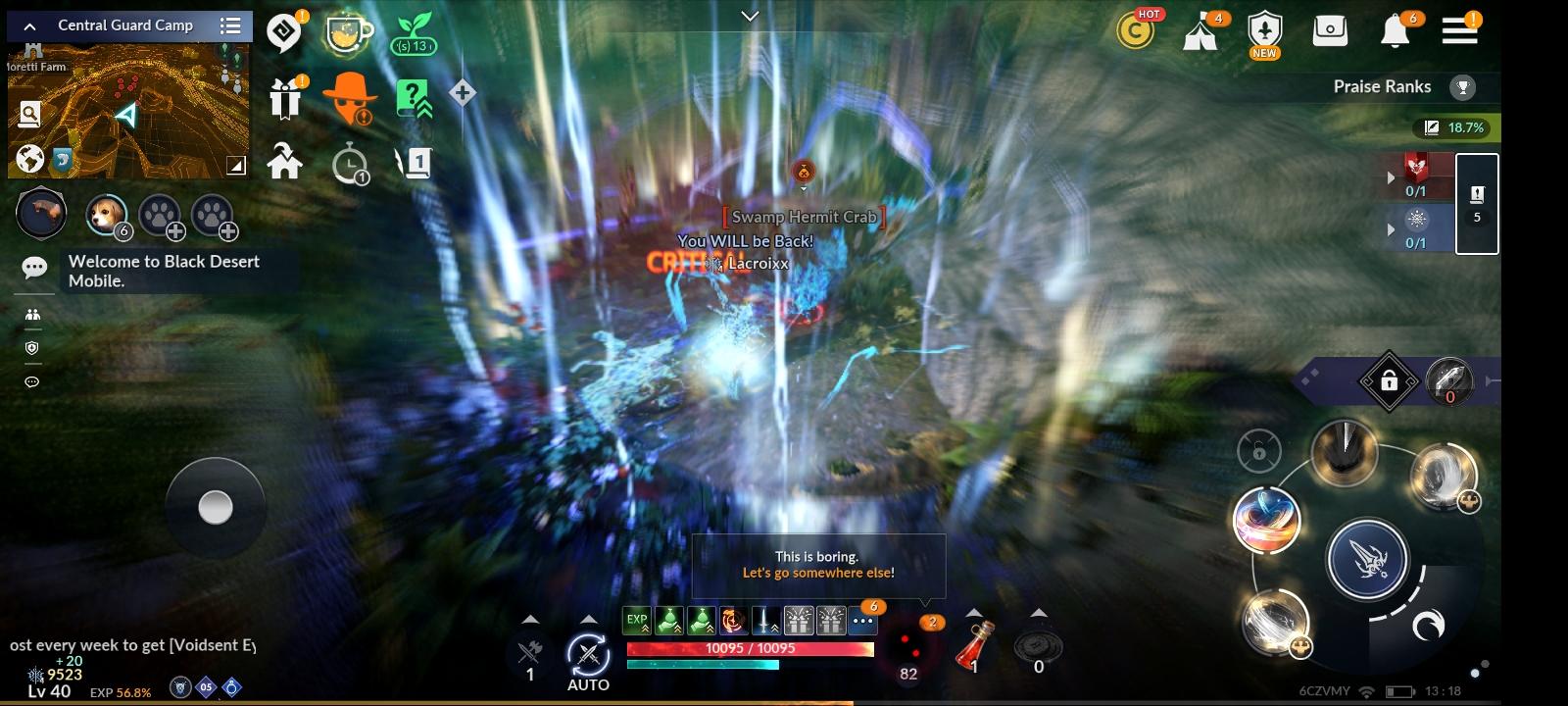Open the hamburger main menu
1568x706 pixels.
[x=1460, y=30]
